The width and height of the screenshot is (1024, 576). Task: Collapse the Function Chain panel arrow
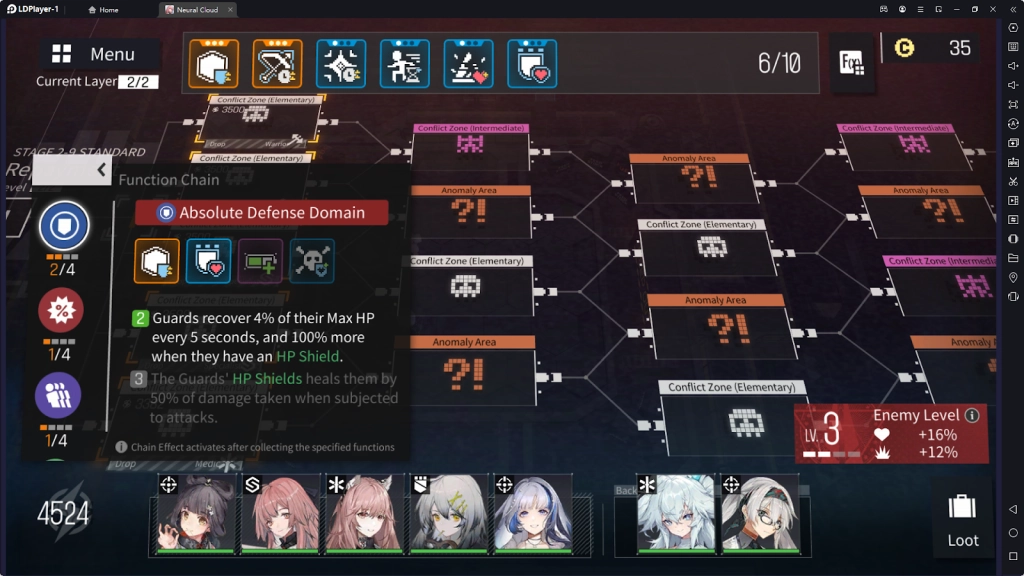point(101,170)
